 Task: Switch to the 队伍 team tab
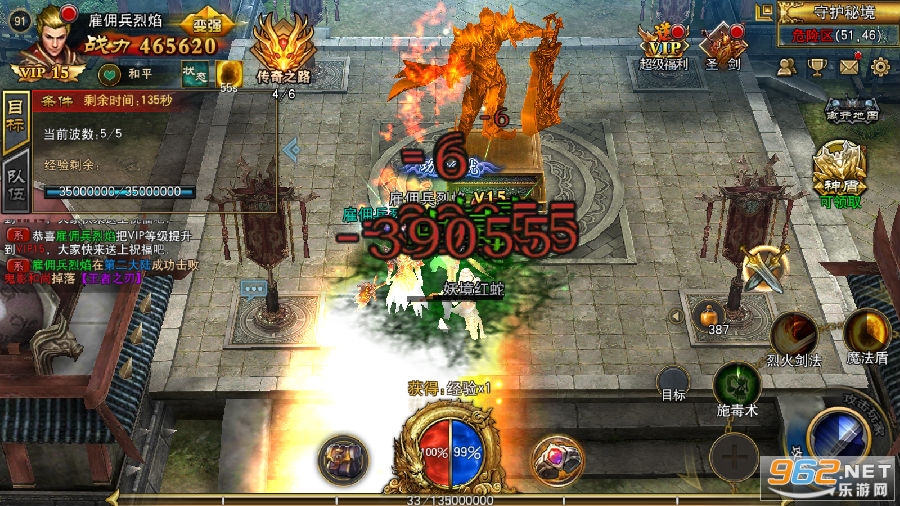click(x=15, y=180)
